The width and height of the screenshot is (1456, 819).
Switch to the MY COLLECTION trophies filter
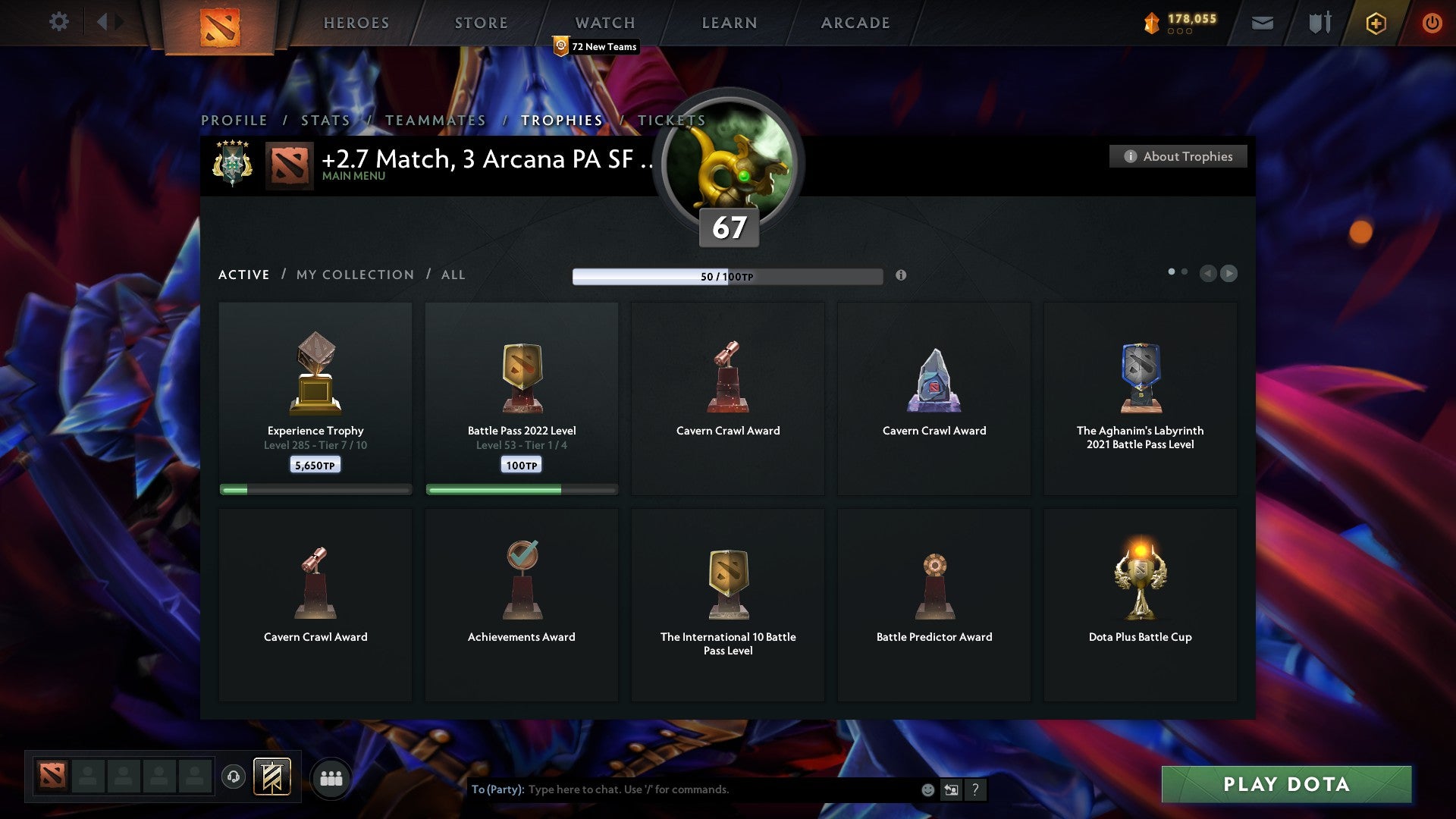[354, 275]
